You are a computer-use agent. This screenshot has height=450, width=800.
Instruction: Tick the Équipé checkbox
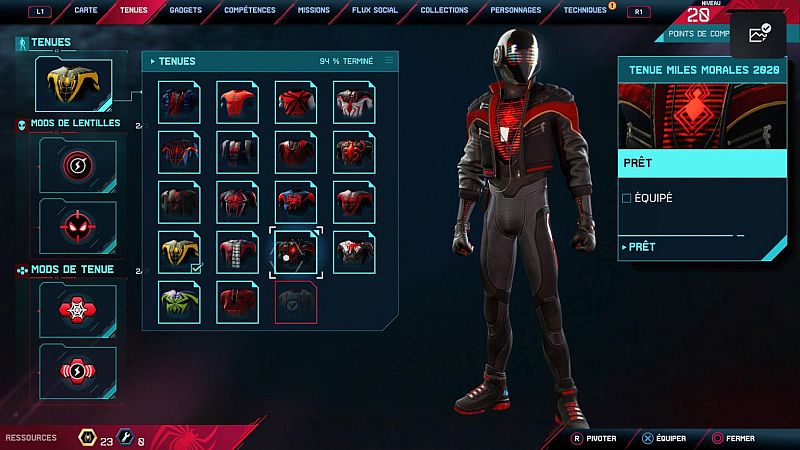click(627, 198)
